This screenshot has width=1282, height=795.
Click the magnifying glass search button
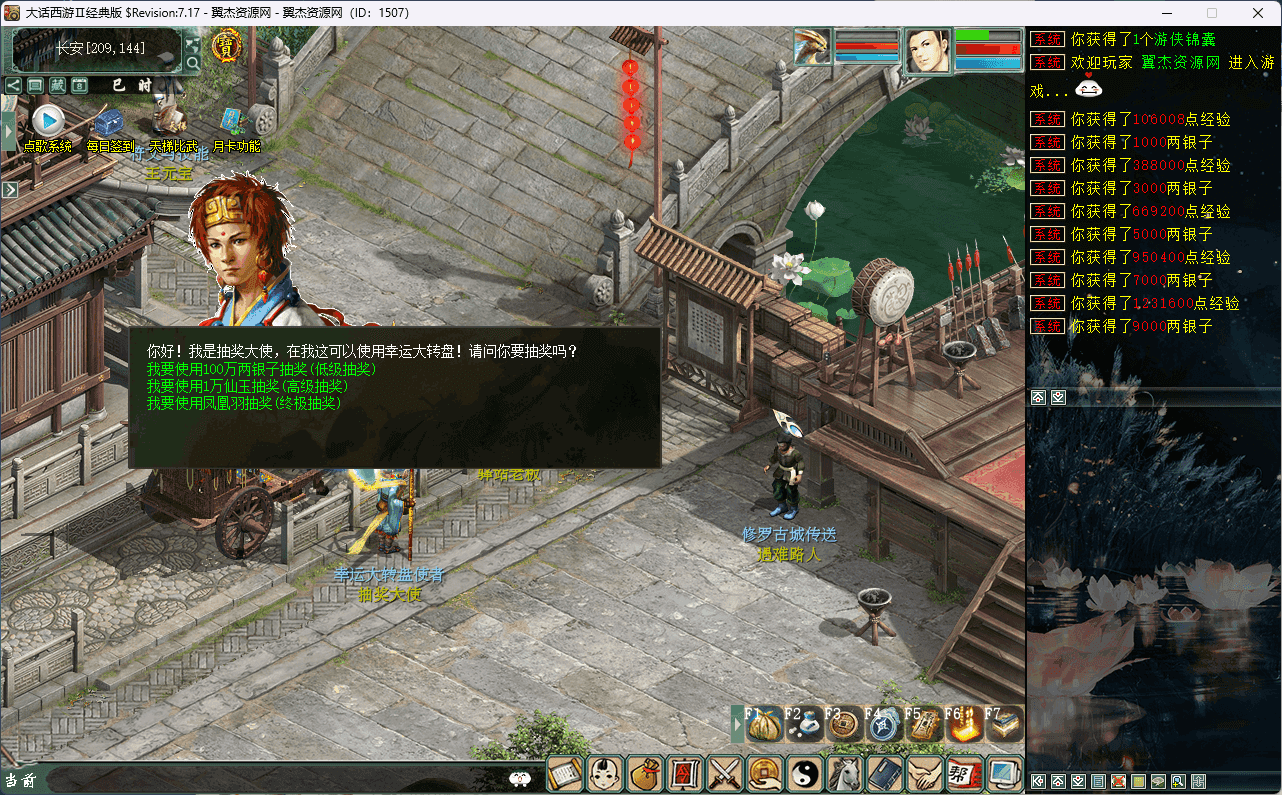pos(193,64)
